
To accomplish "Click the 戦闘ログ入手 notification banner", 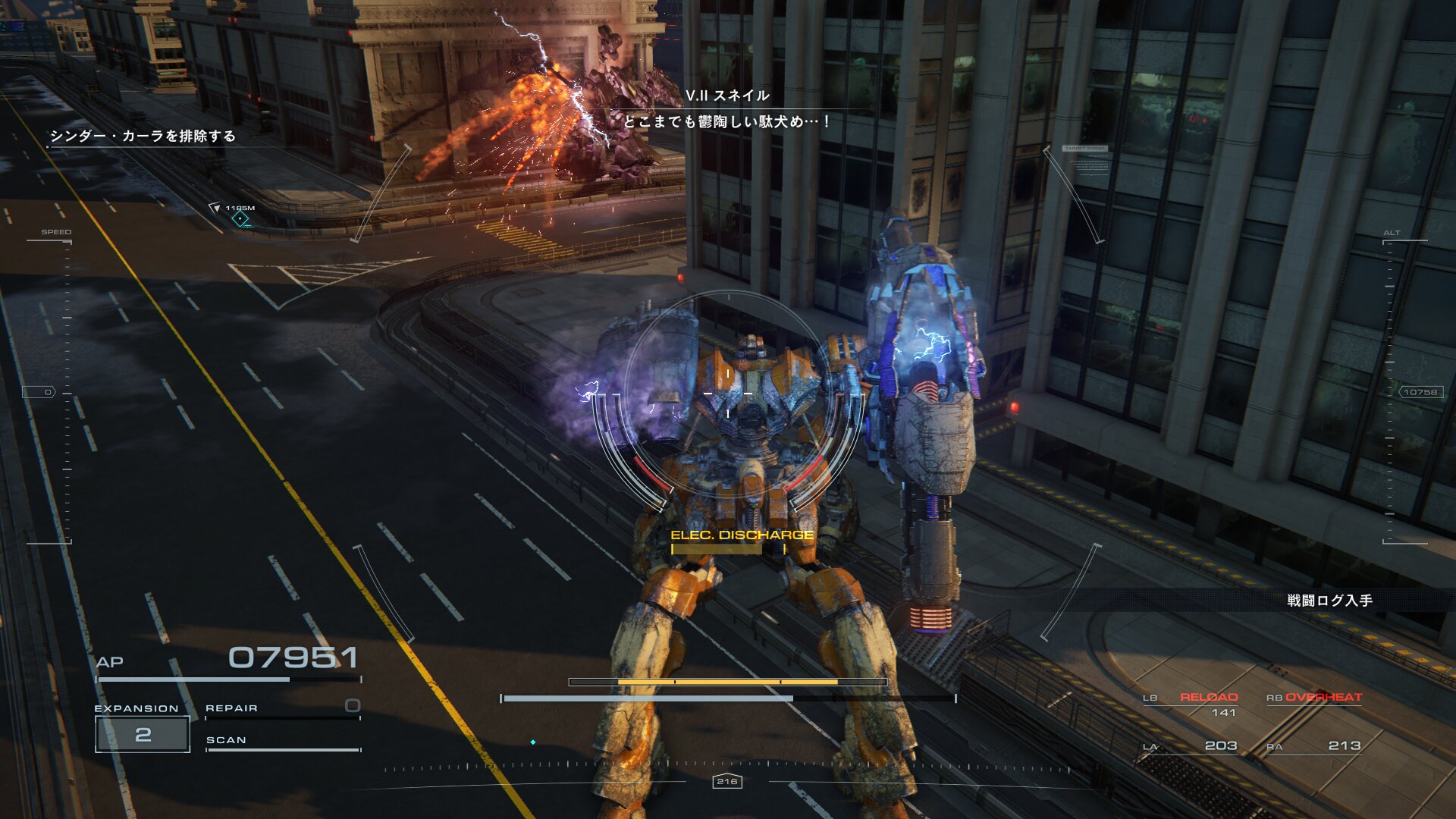I will [1329, 601].
